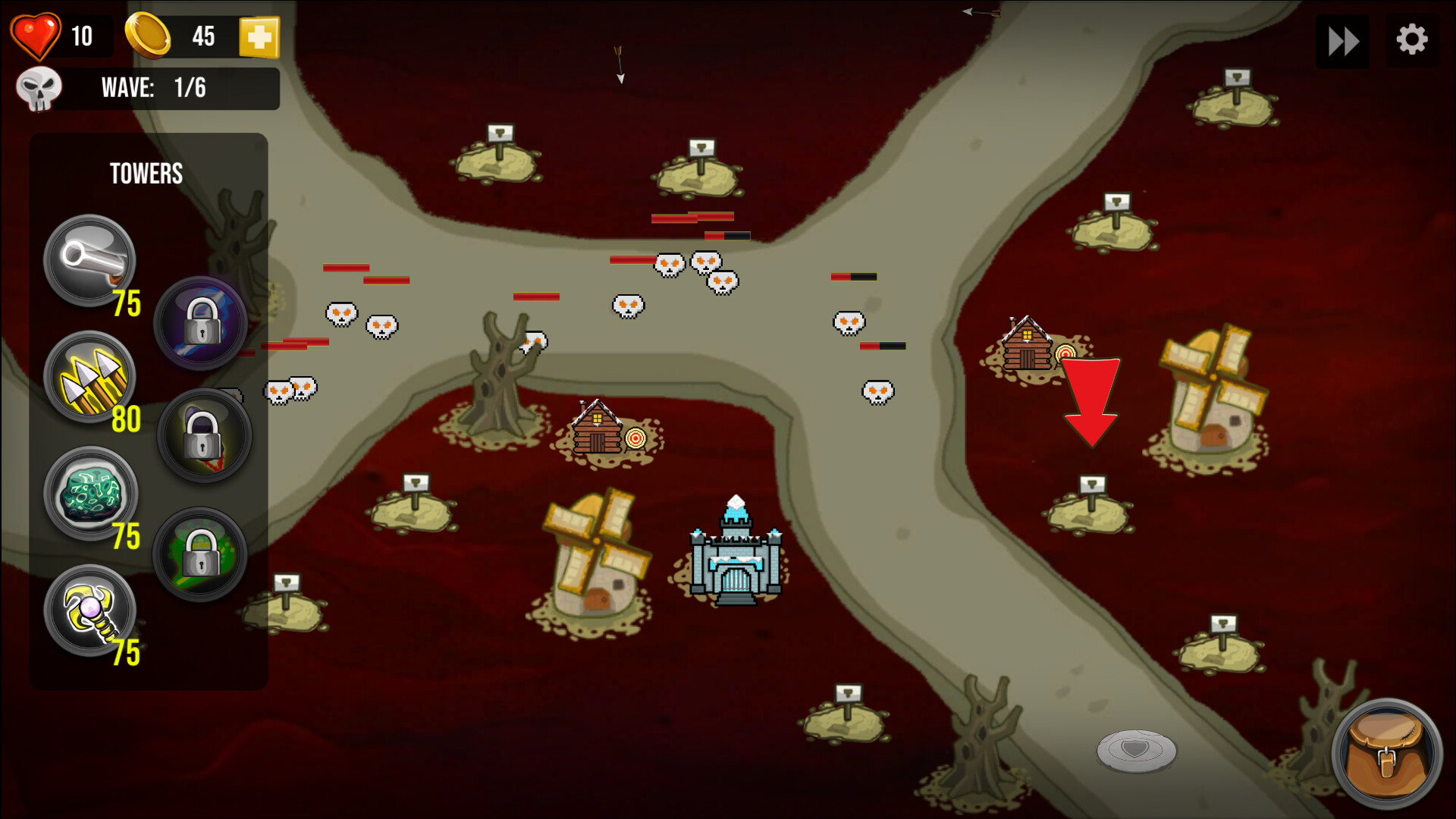The image size is (1456, 819).
Task: Click the TOWERS panel title
Action: click(x=146, y=174)
